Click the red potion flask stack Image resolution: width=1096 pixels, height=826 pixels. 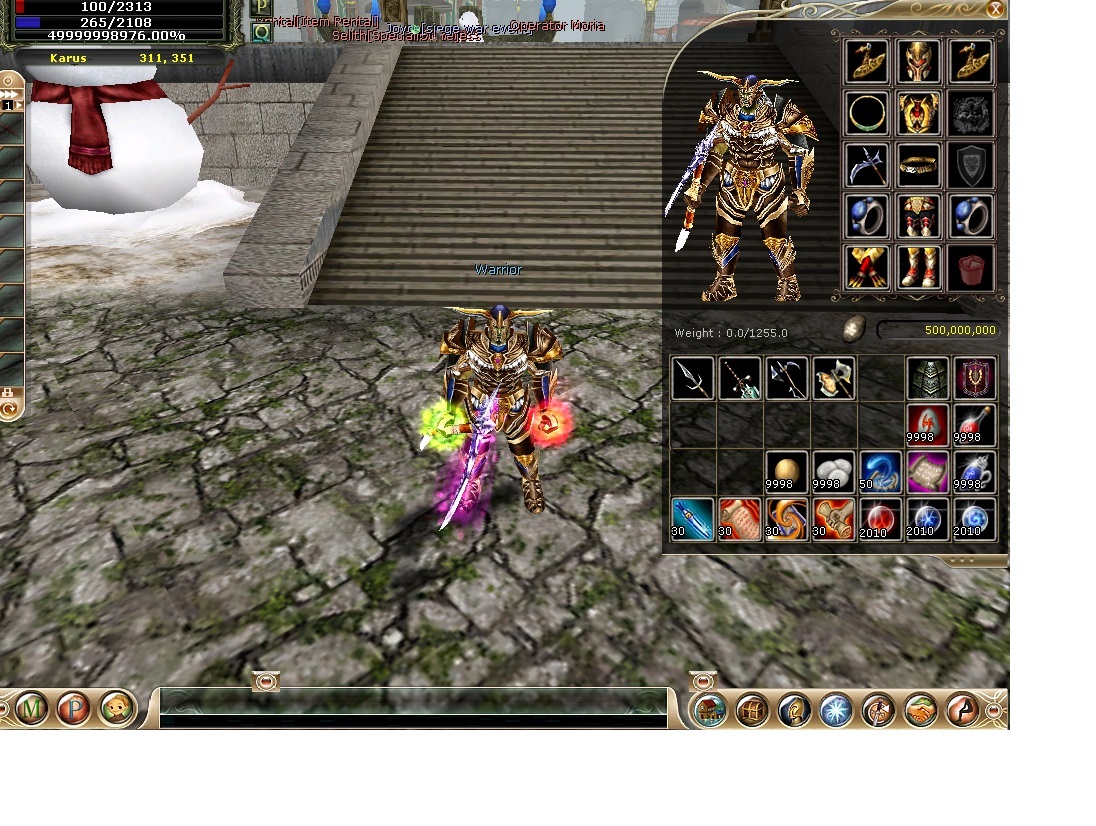(974, 424)
